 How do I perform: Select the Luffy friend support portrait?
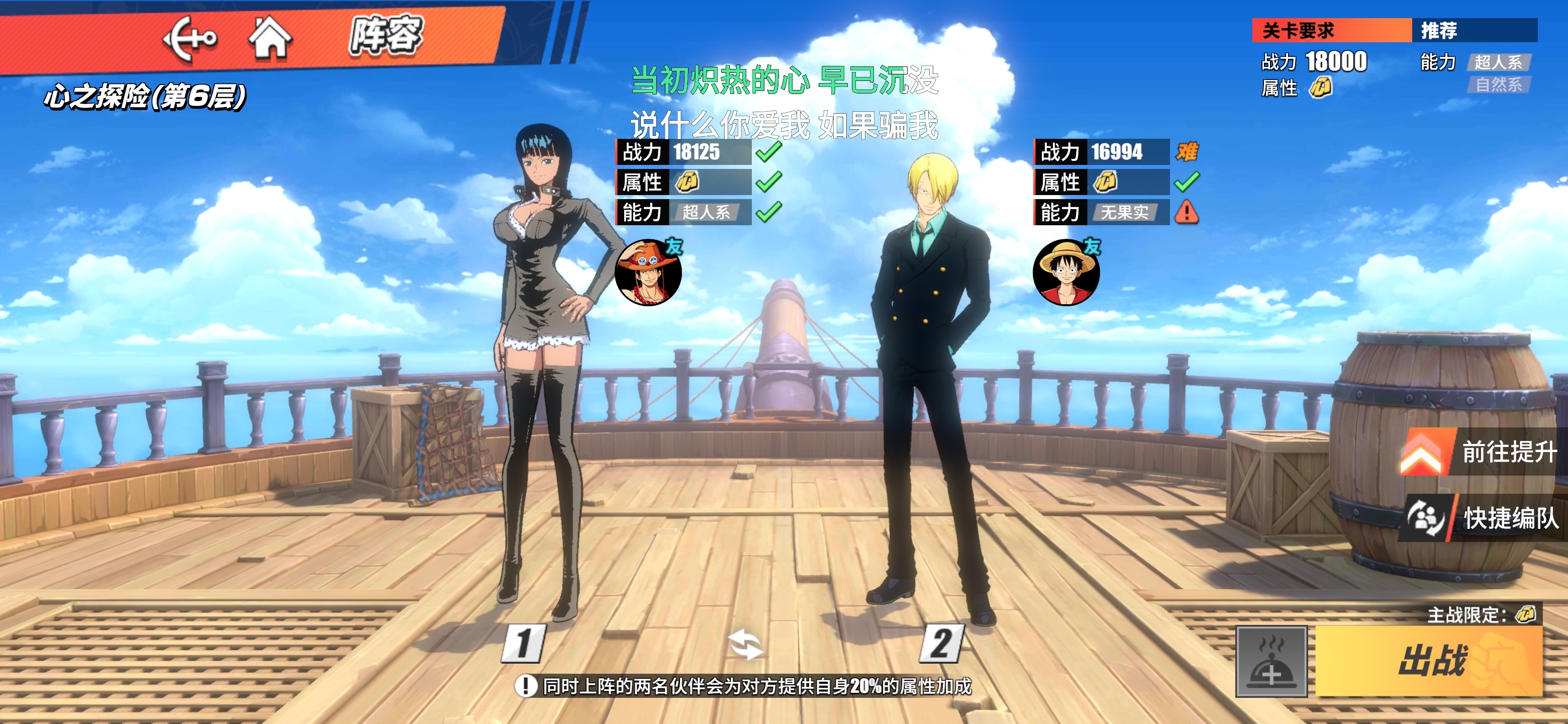pos(1066,272)
